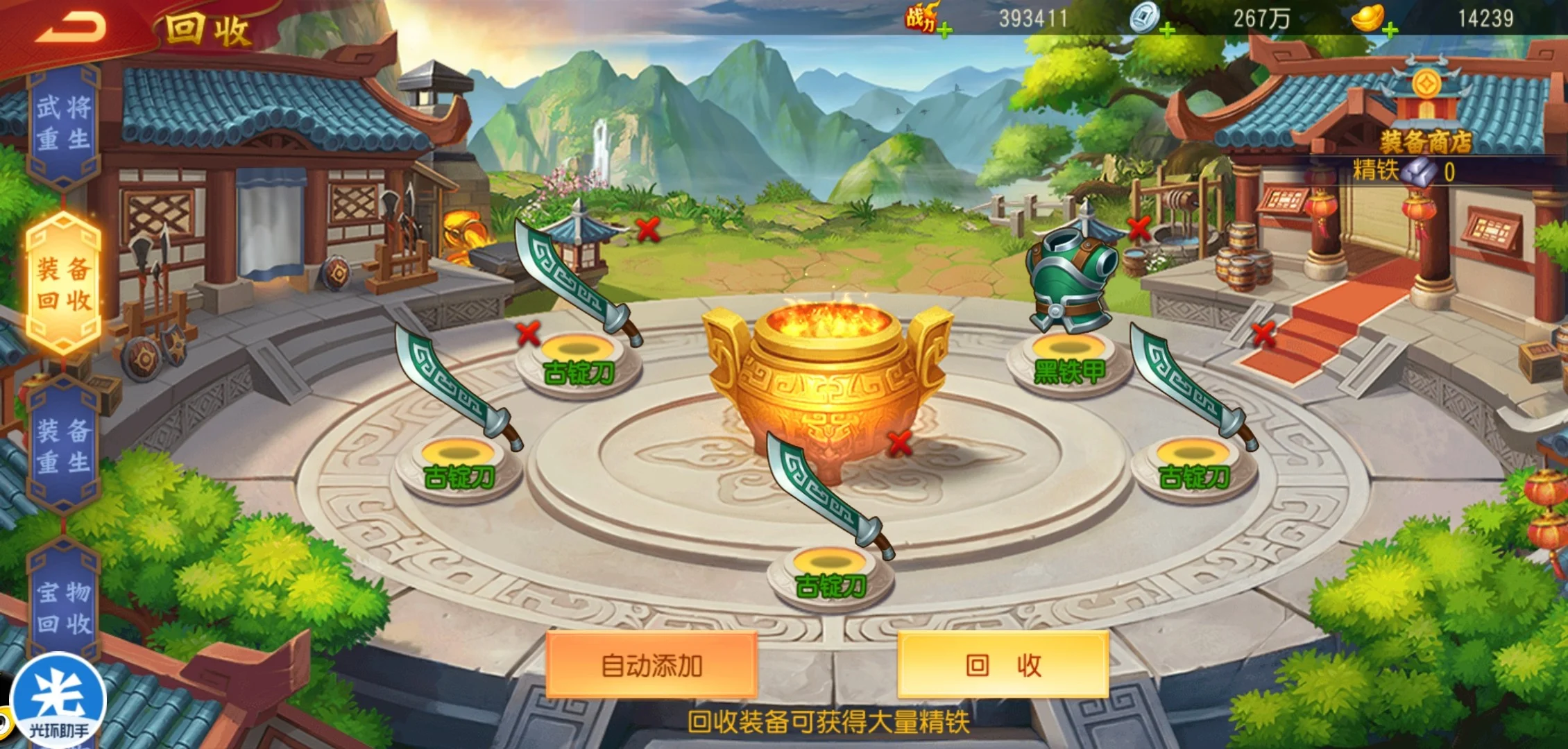Tap the 战力 combat power plus icon
The image size is (1568, 749).
944,30
